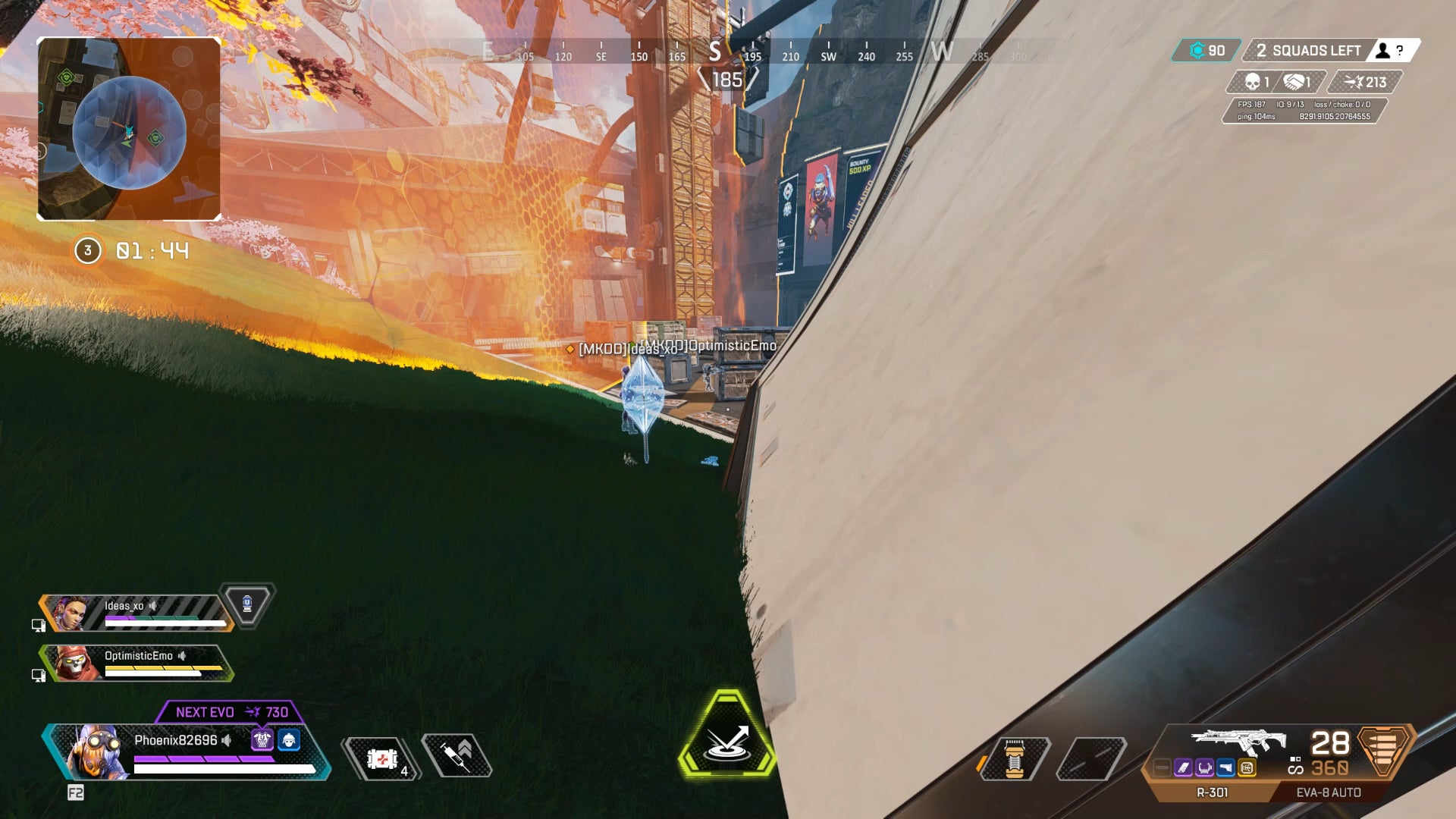This screenshot has height=819, width=1456.
Task: Click the icon beside Ideas_xo's banner
Action: tap(247, 605)
